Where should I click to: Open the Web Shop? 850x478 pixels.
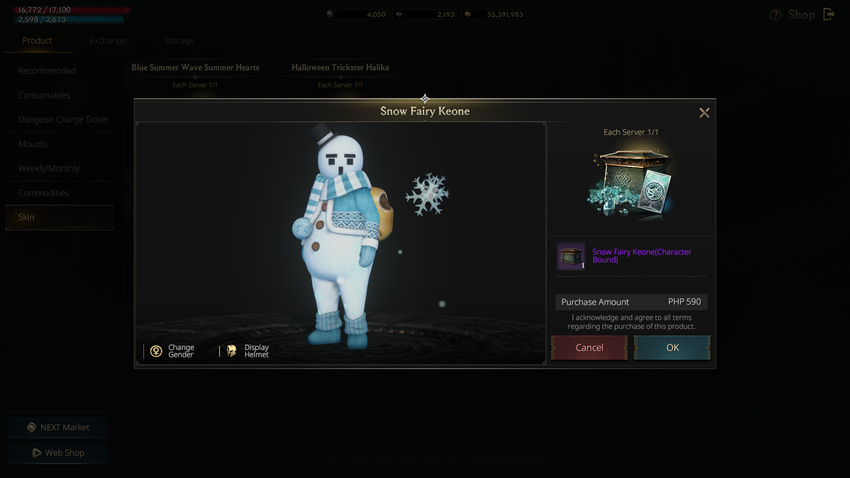tap(58, 452)
